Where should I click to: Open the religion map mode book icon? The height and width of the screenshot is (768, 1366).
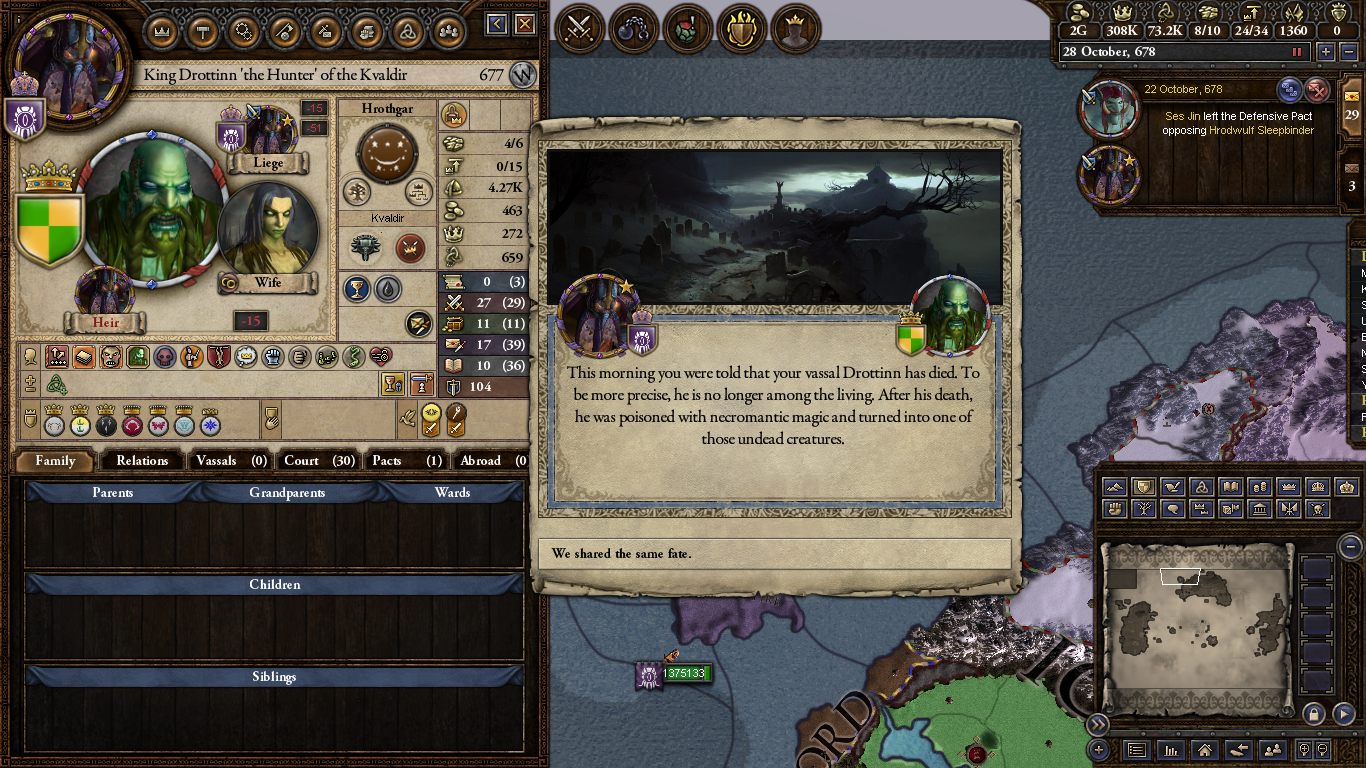point(1232,487)
